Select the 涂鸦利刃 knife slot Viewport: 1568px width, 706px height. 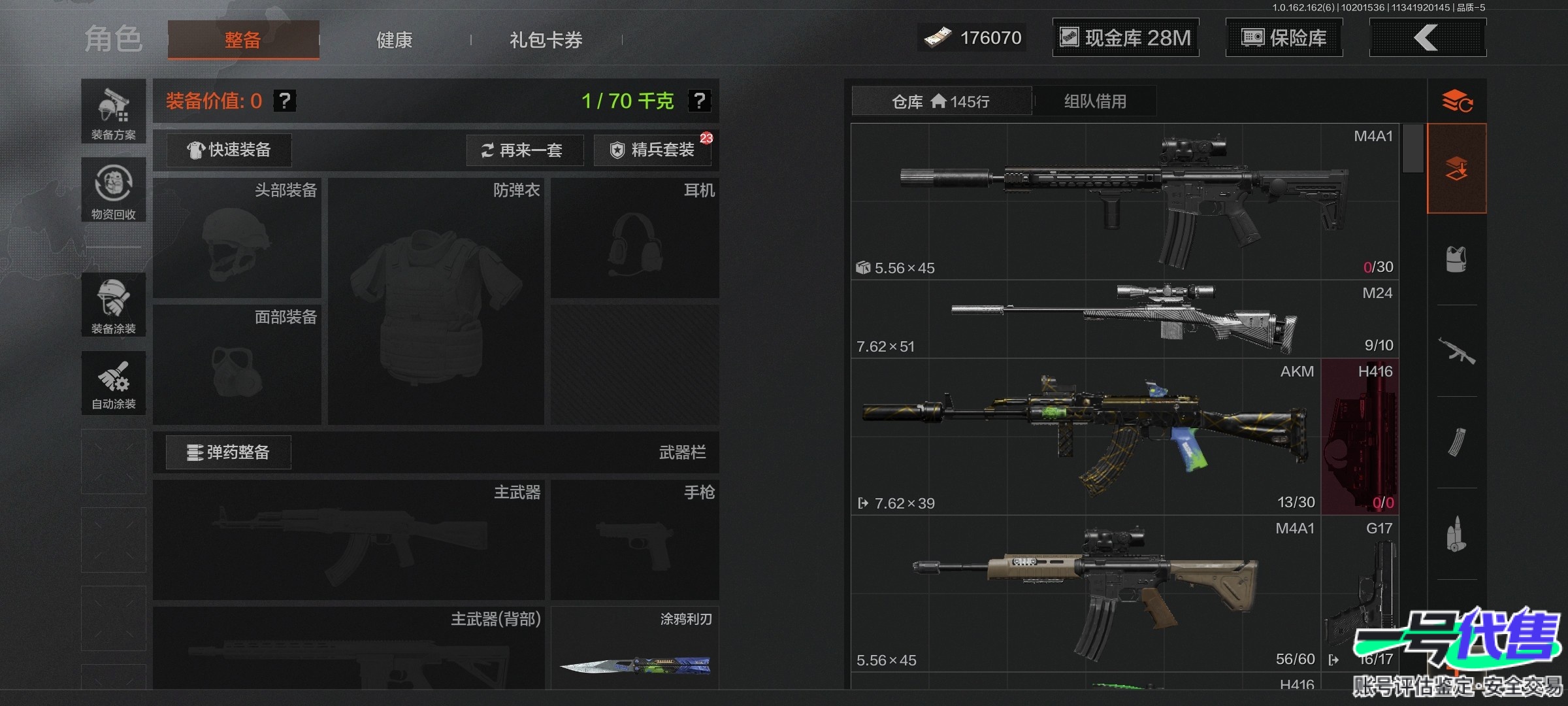tap(635, 648)
